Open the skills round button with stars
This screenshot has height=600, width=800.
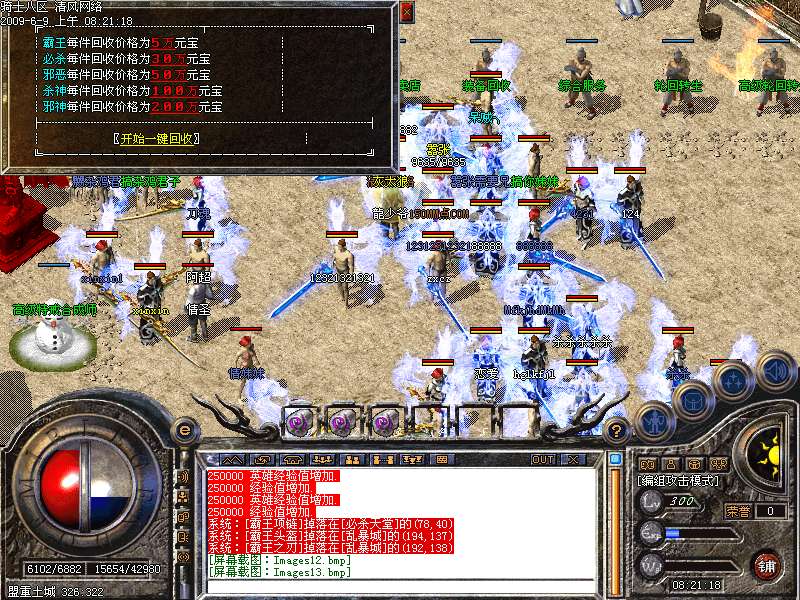click(x=733, y=380)
